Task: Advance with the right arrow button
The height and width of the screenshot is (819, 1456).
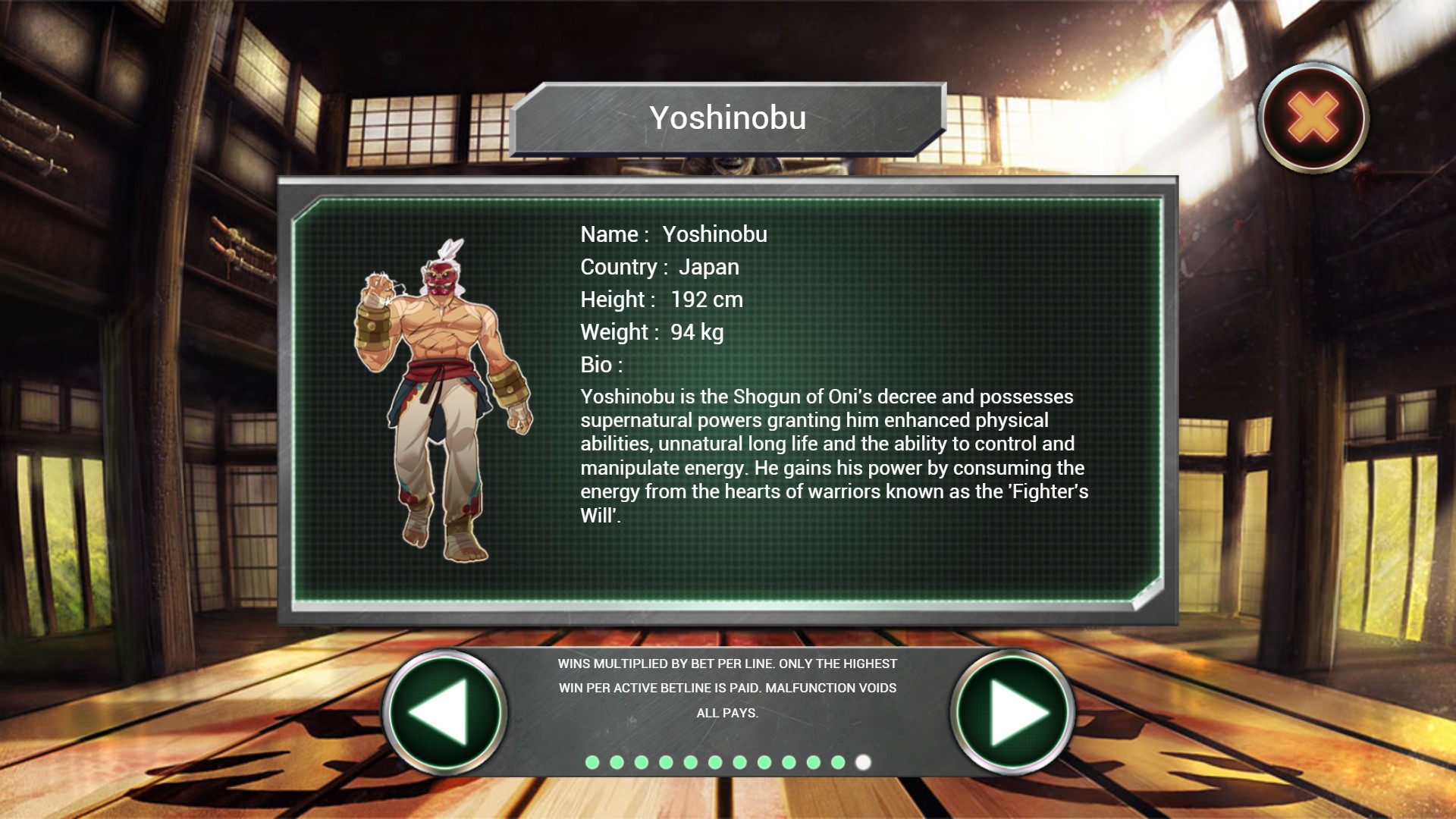Action: 1012,712
